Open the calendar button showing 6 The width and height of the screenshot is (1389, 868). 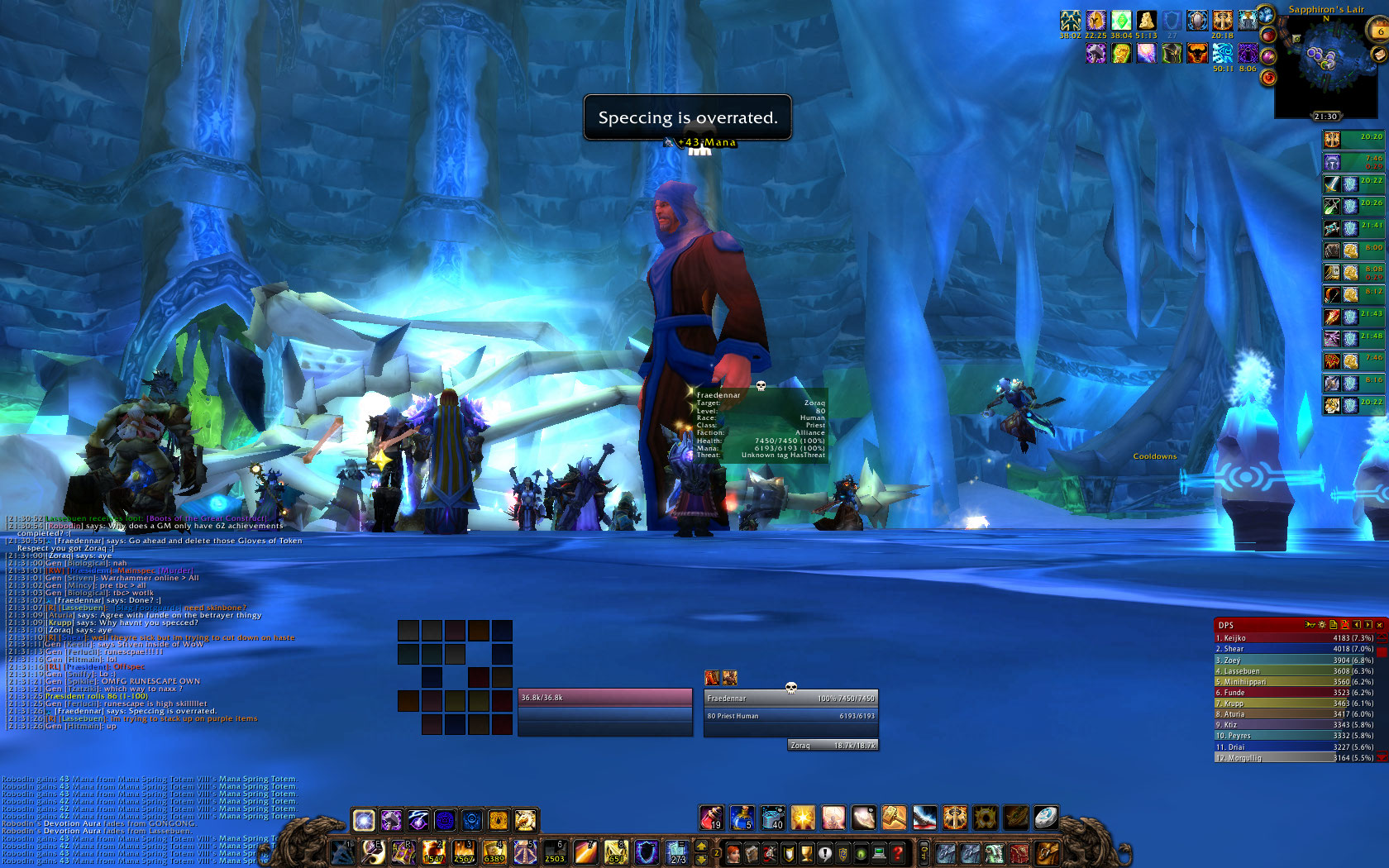[x=1380, y=31]
